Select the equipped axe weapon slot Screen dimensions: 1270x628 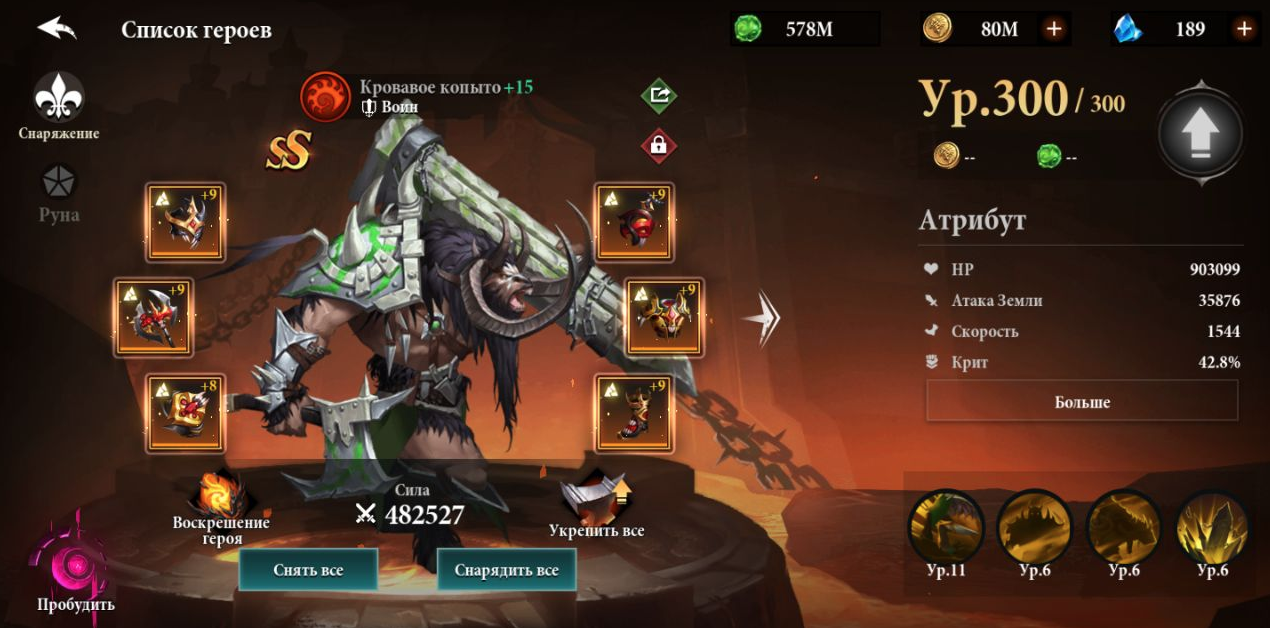[154, 318]
